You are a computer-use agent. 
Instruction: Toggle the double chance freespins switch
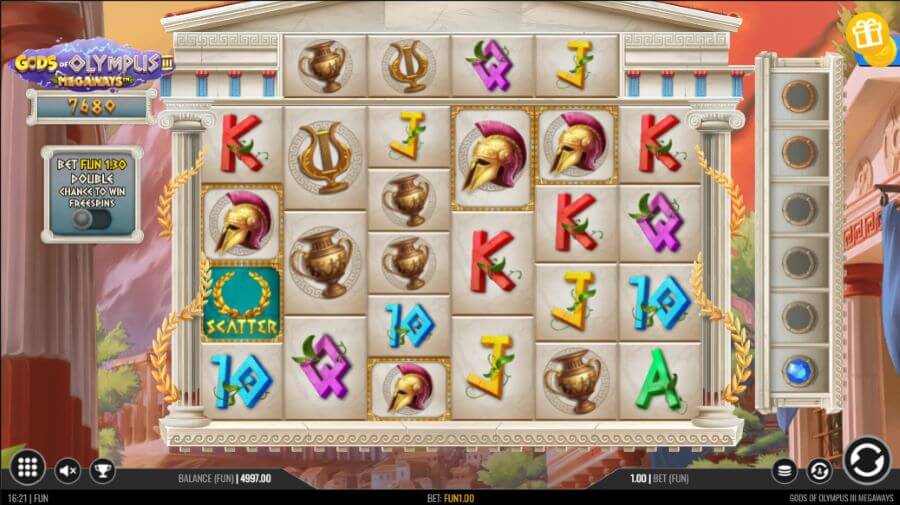(90, 218)
